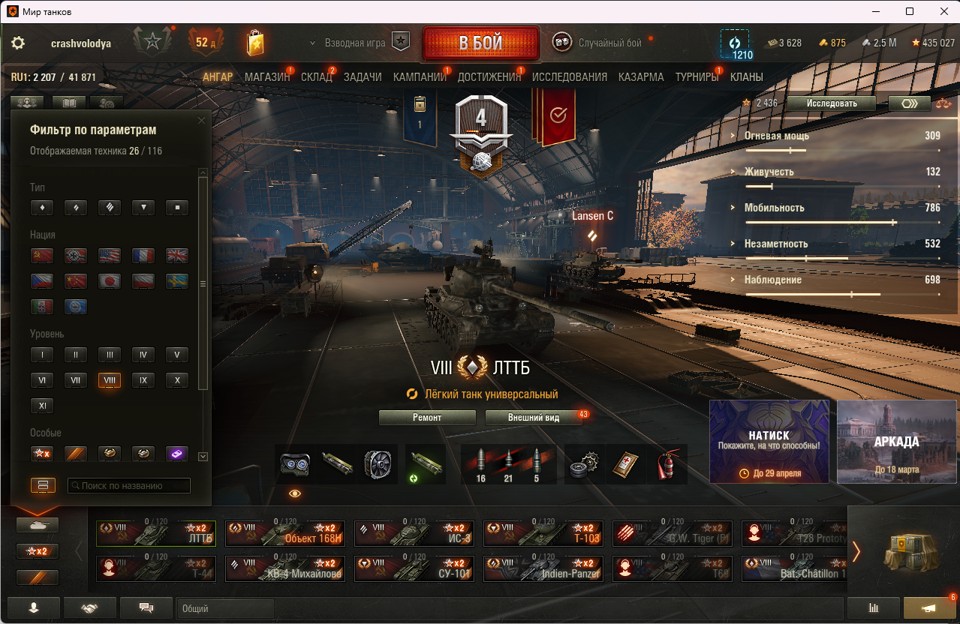This screenshot has width=960, height=624.
Task: Switch to the МАГАЗИН tab
Action: click(x=267, y=77)
